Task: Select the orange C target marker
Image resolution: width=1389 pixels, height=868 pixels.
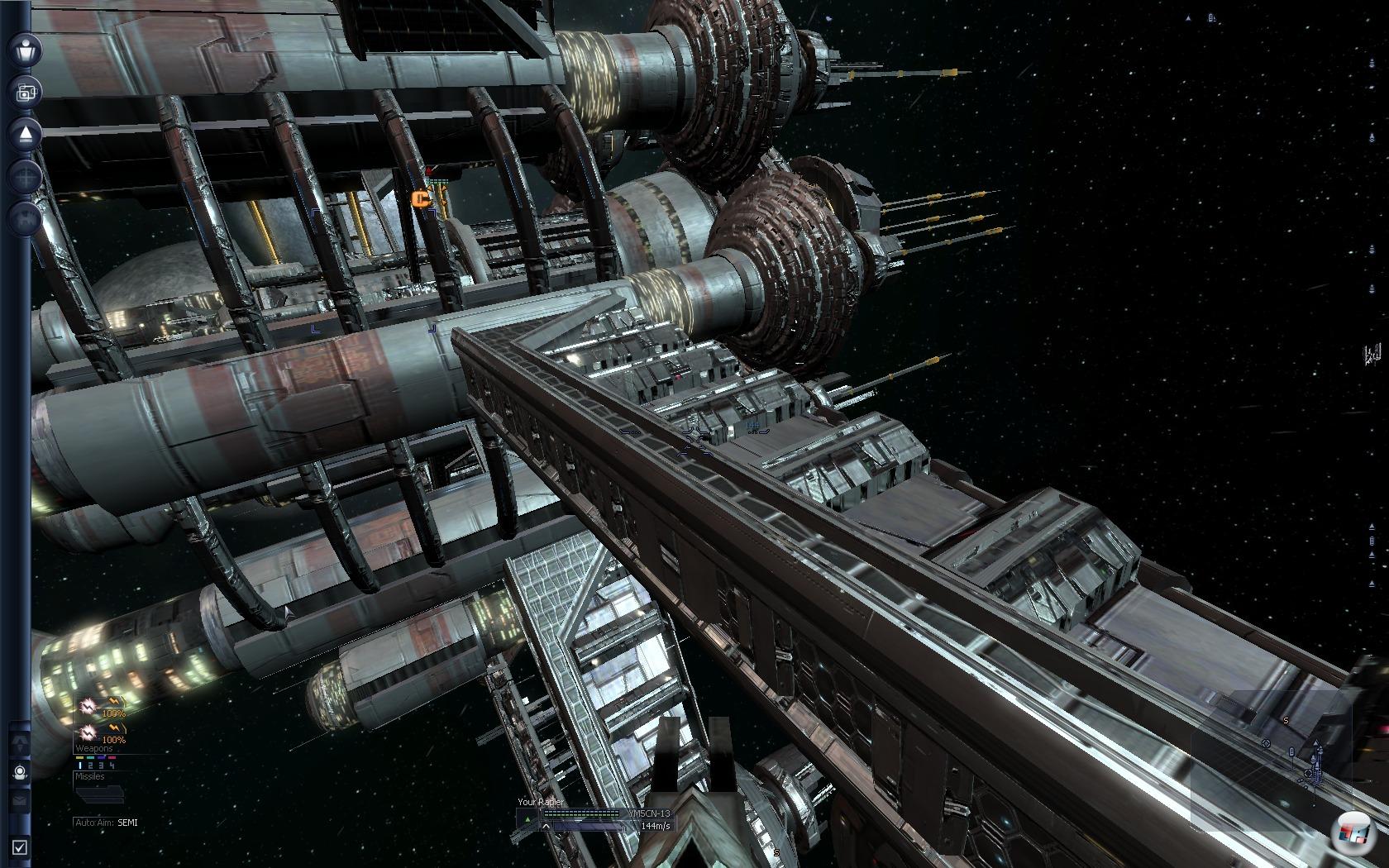Action: pyautogui.click(x=421, y=198)
